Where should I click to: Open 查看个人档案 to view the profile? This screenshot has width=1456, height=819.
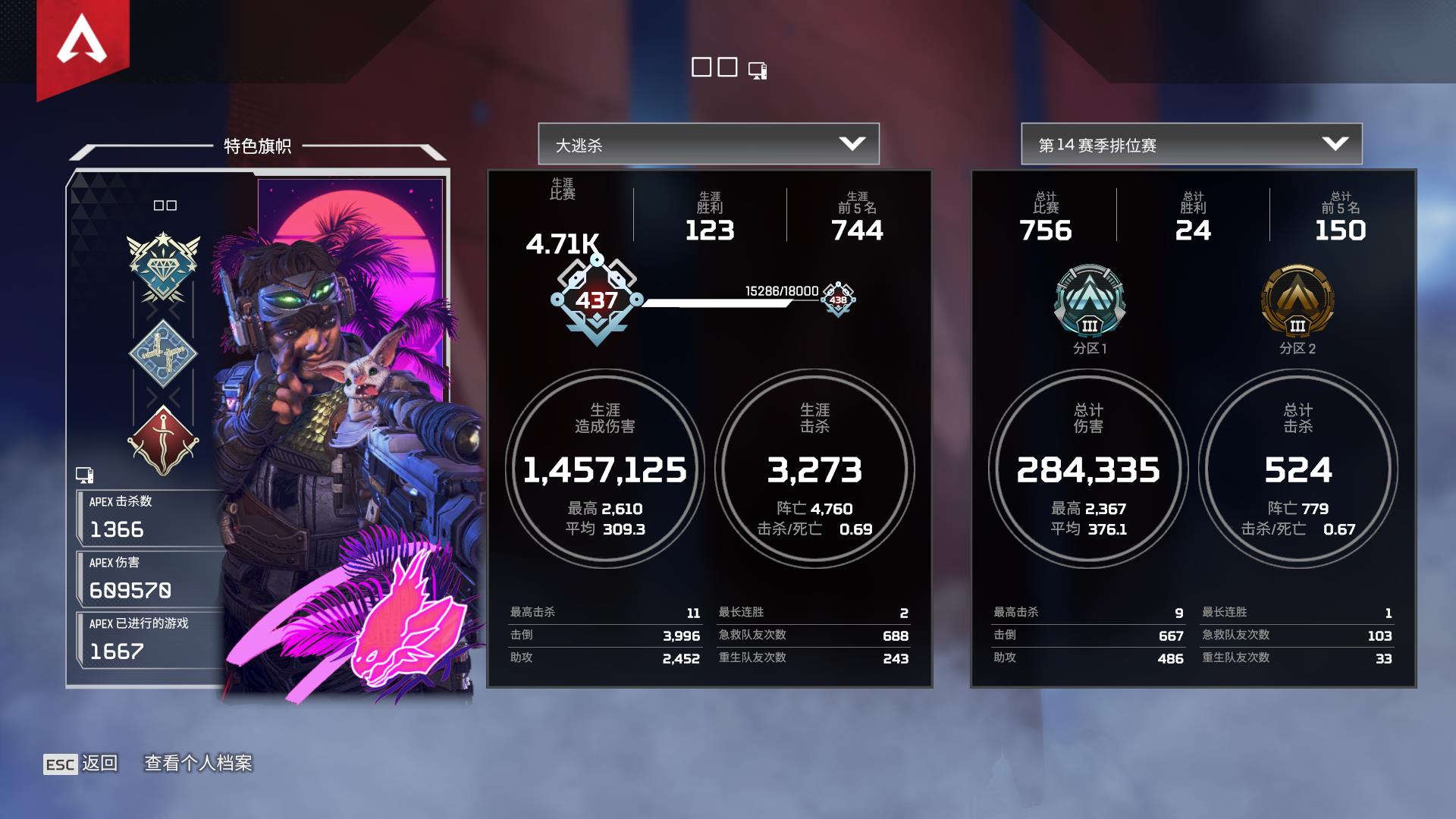(x=198, y=763)
